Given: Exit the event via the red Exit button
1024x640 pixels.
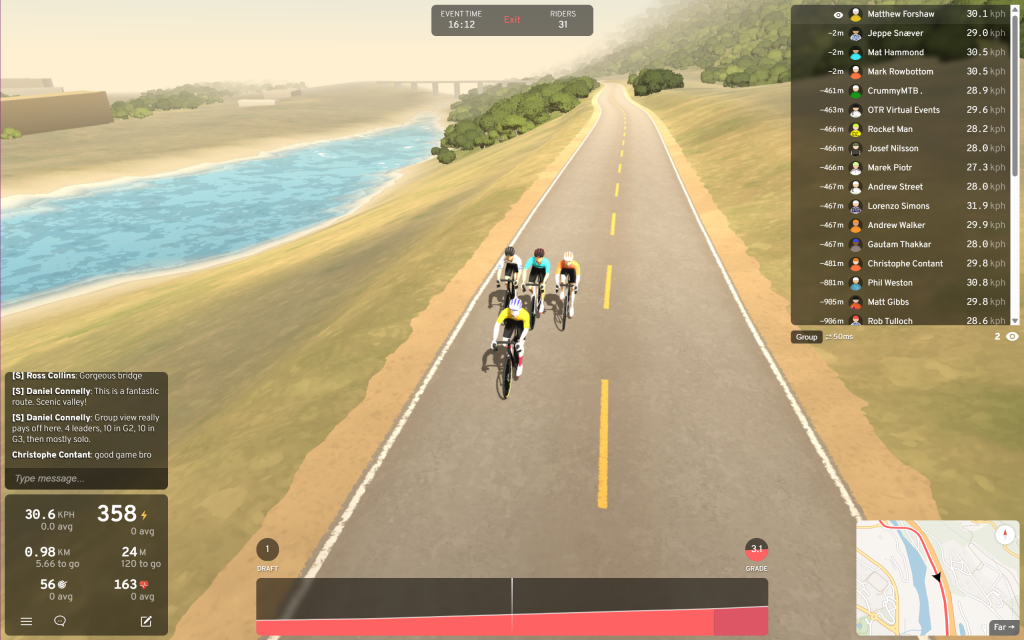Looking at the screenshot, I should (512, 20).
